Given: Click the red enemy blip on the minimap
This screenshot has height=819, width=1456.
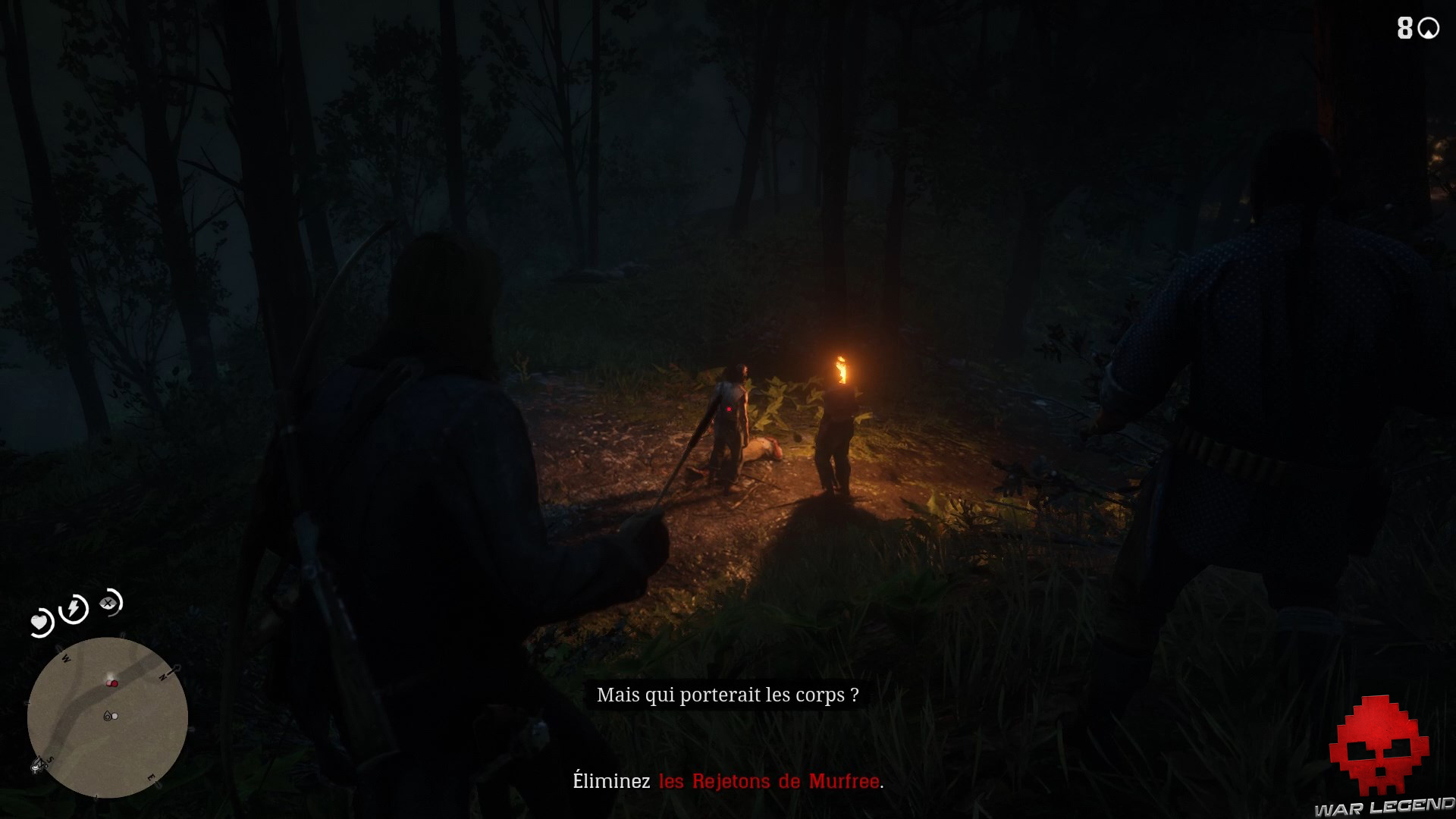Looking at the screenshot, I should 114,683.
